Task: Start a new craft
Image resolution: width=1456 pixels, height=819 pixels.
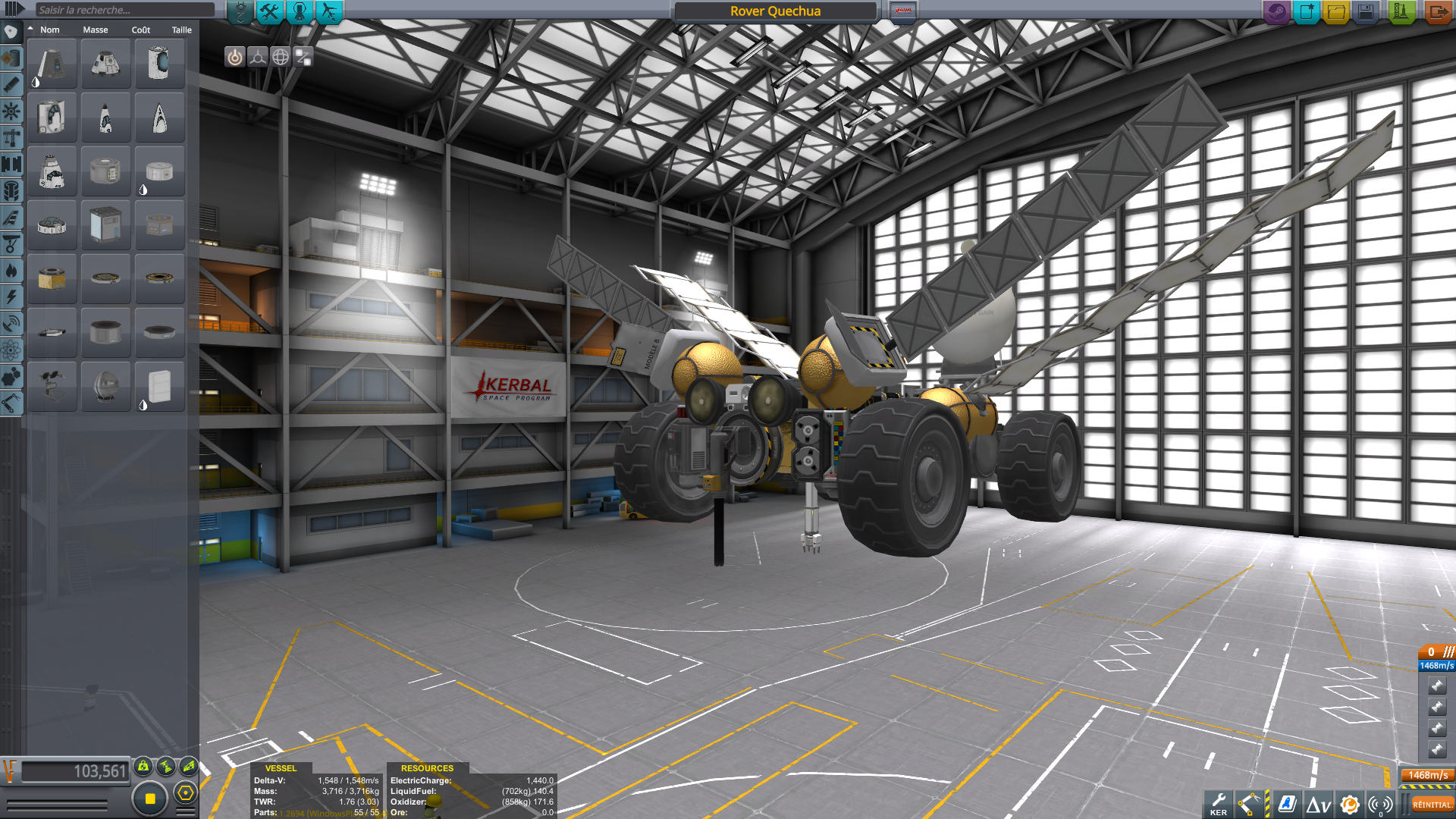Action: point(1307,11)
